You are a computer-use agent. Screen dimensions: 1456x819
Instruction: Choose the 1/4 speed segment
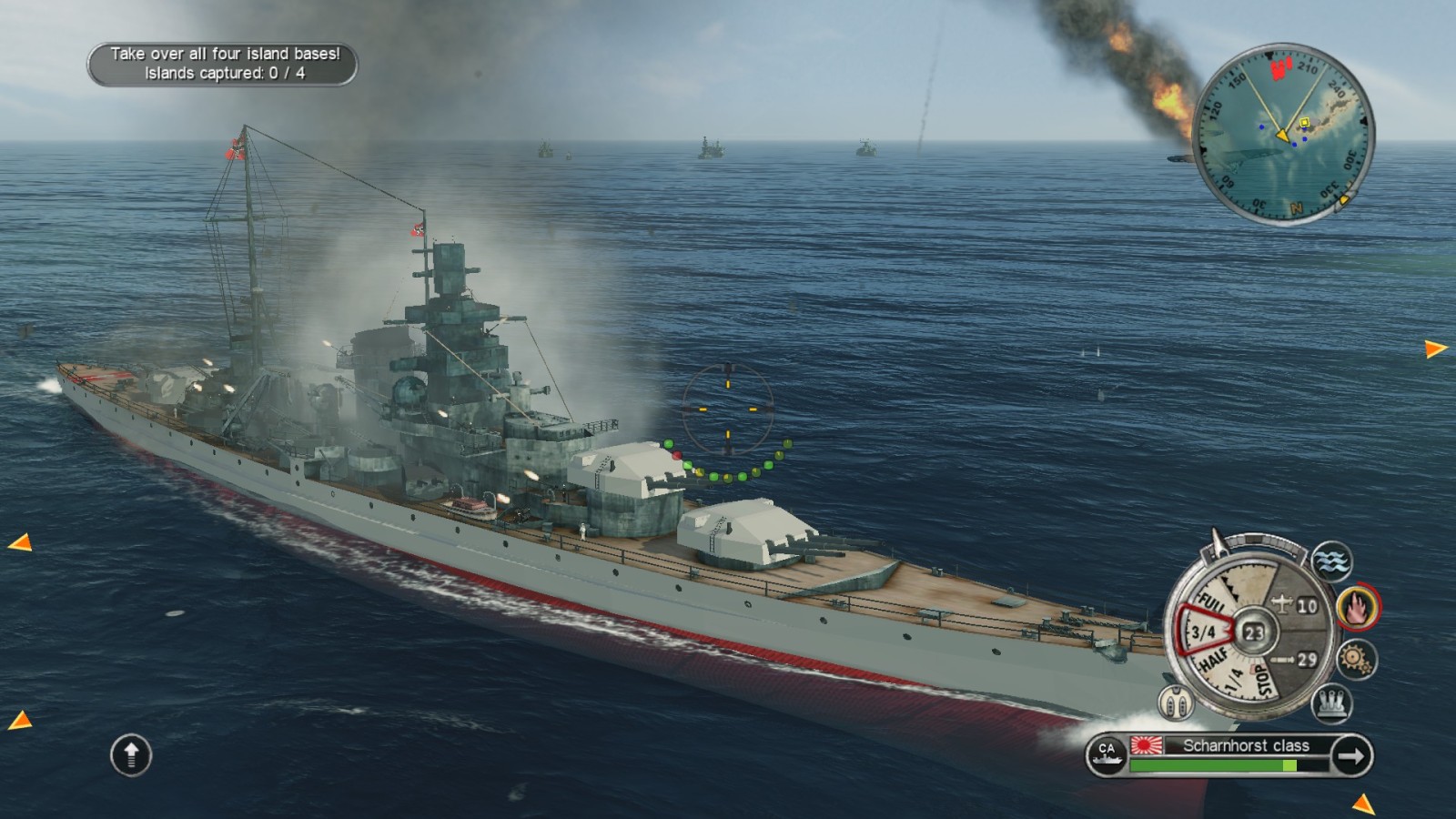coord(1234,680)
